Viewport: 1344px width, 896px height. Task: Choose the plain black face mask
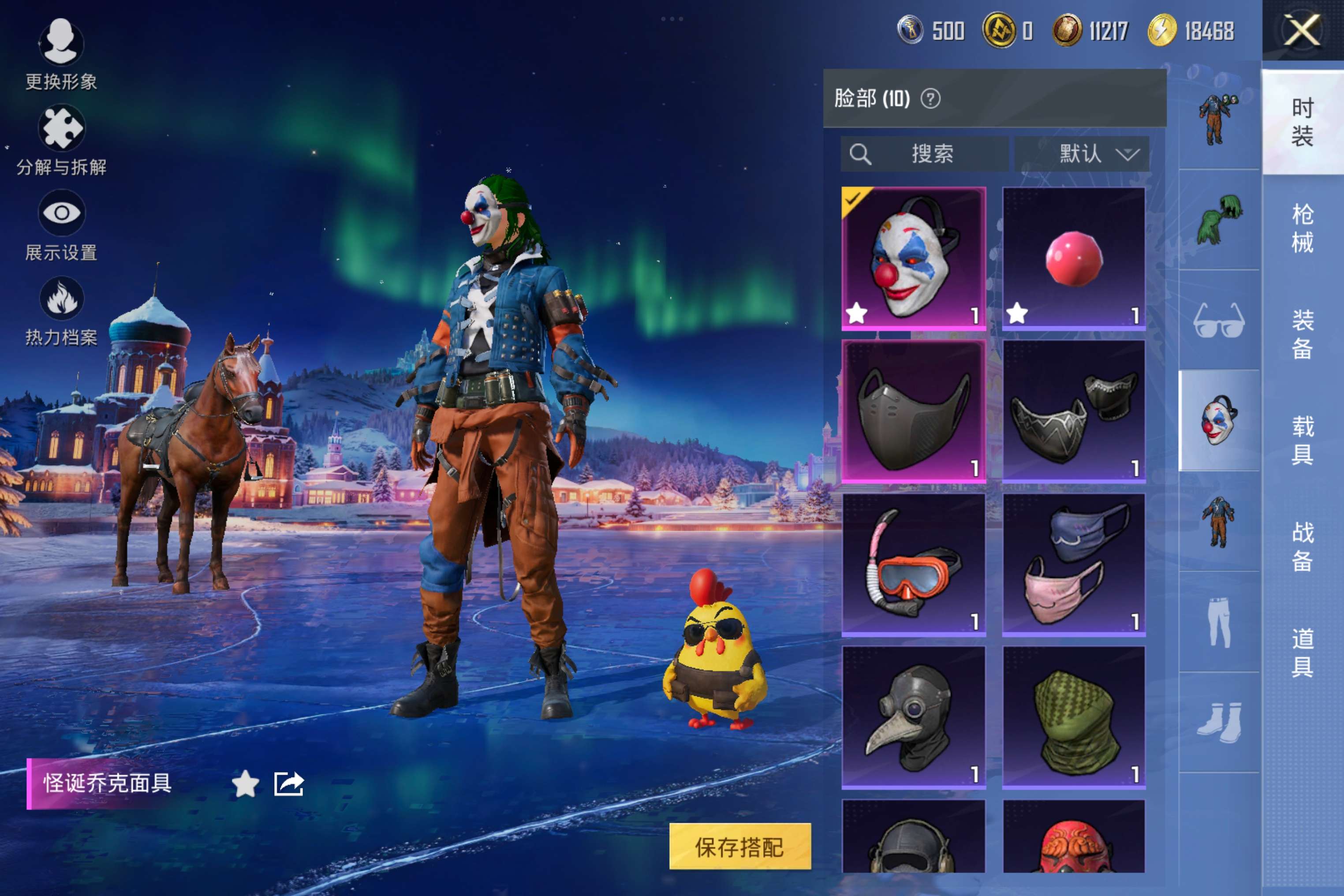pos(913,411)
